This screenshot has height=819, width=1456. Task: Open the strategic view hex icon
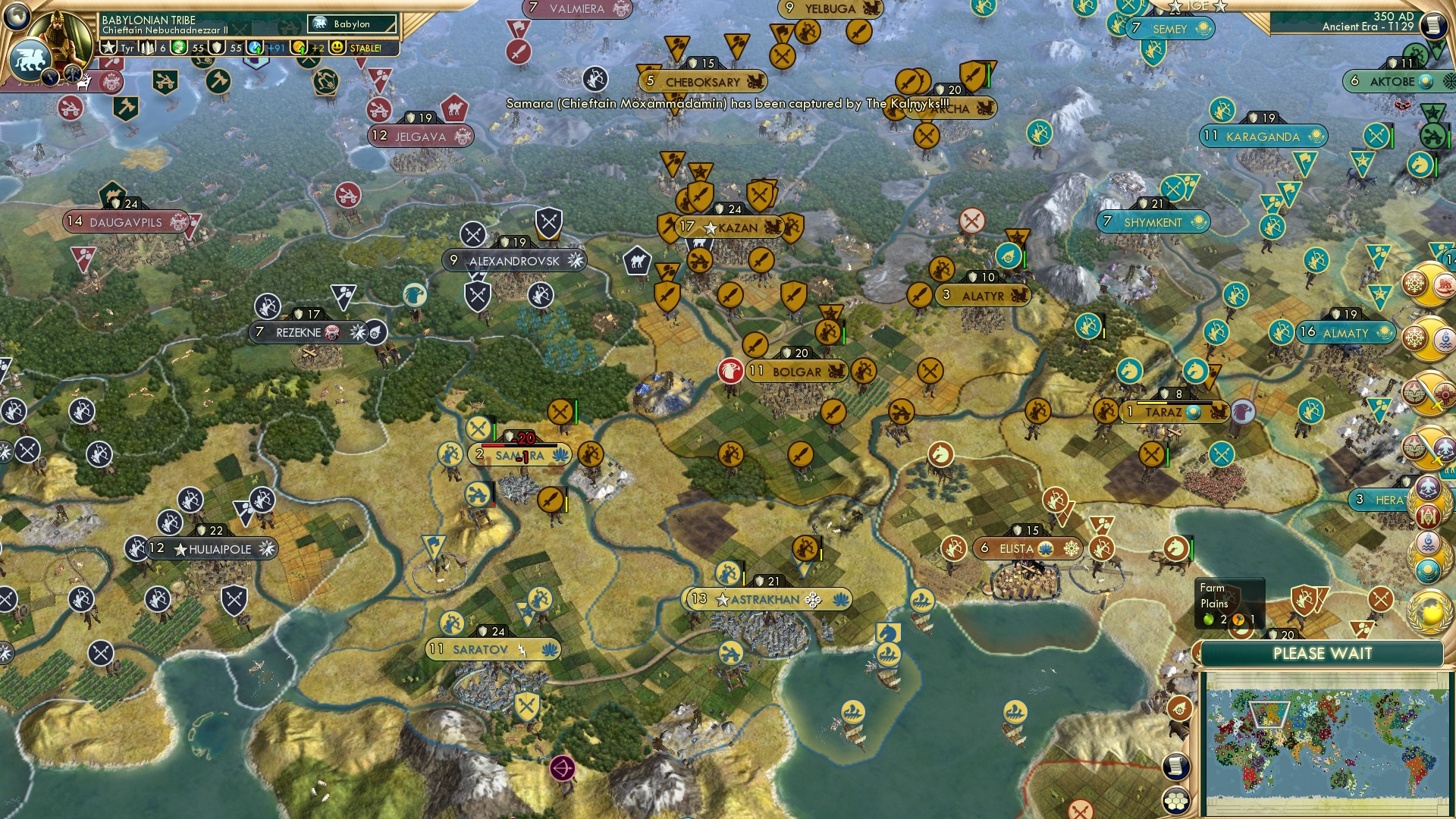click(x=1175, y=800)
